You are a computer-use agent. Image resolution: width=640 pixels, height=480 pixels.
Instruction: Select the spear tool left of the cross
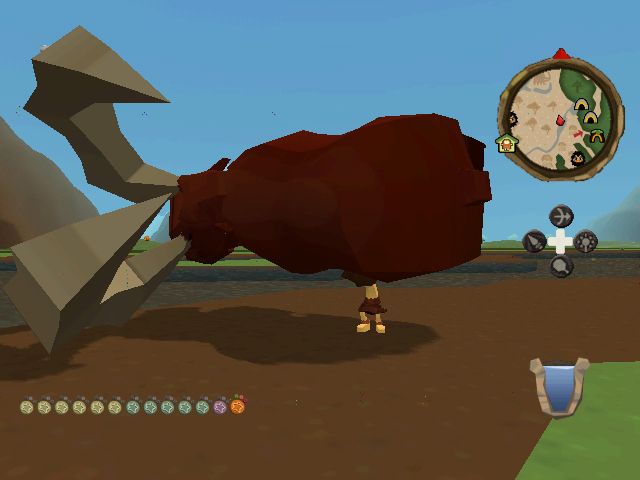[x=535, y=241]
